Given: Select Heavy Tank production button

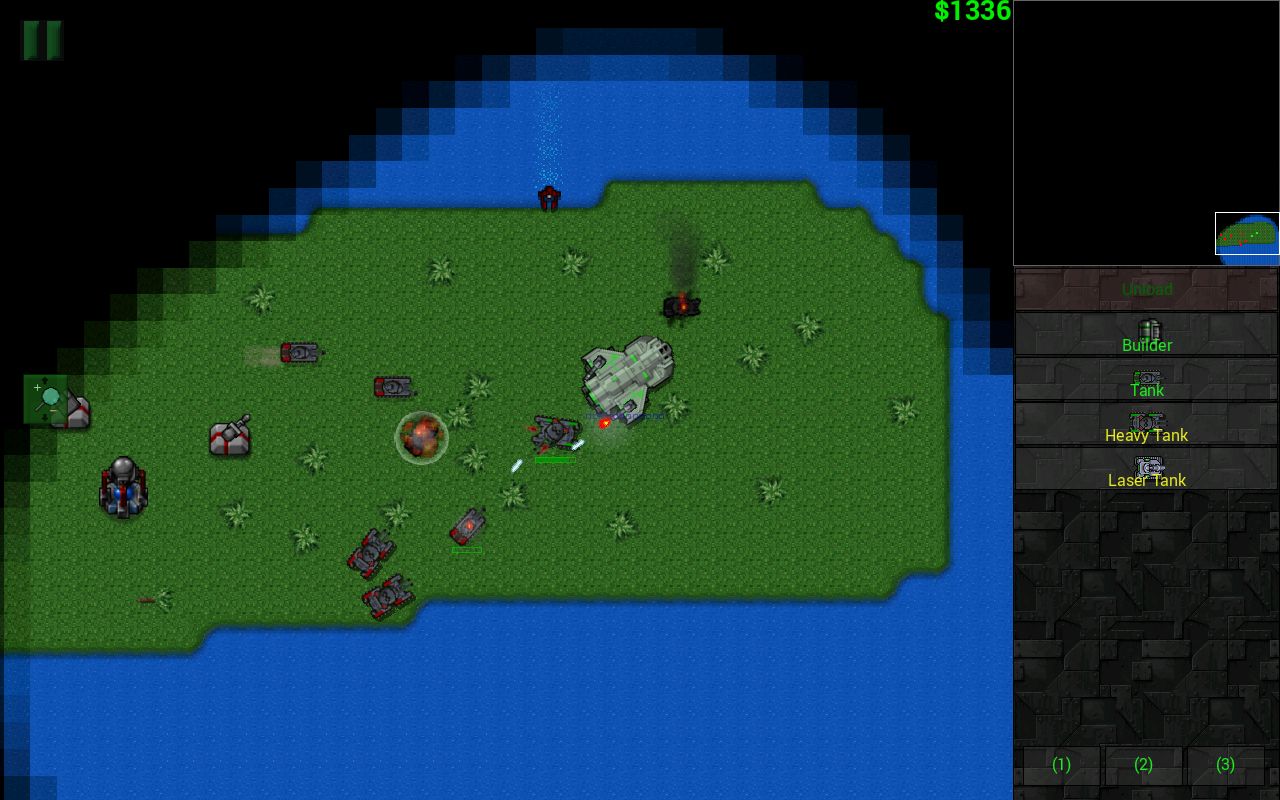Looking at the screenshot, I should point(1146,426).
